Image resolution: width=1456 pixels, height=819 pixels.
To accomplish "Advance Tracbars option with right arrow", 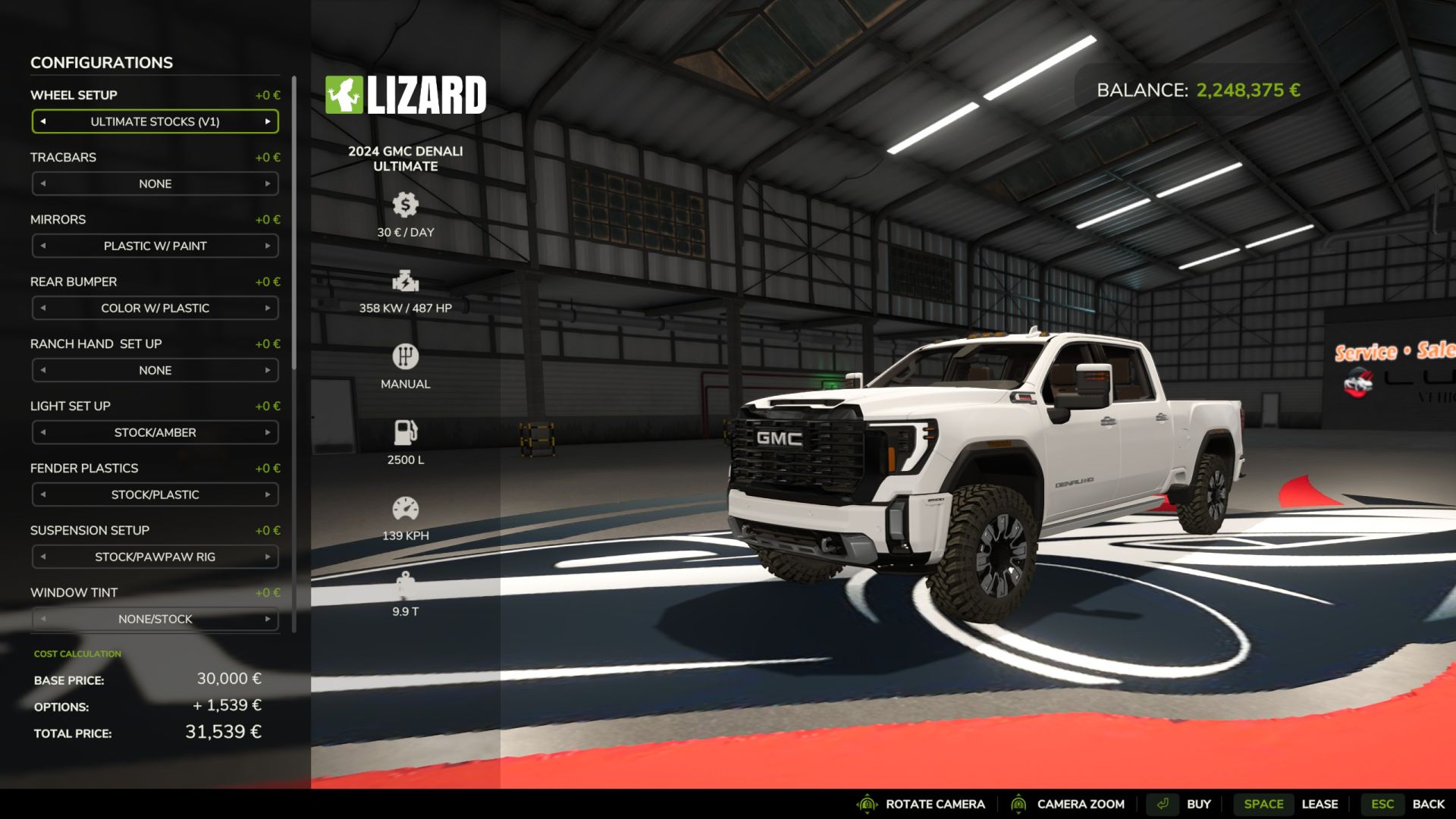I will [268, 184].
